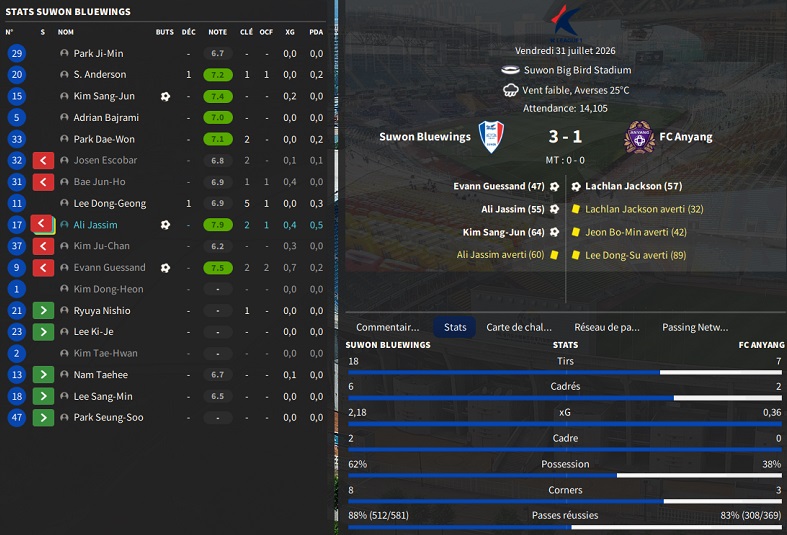Show the Carte de chaleur tab
Viewport: 787px width, 535px height.
click(519, 327)
